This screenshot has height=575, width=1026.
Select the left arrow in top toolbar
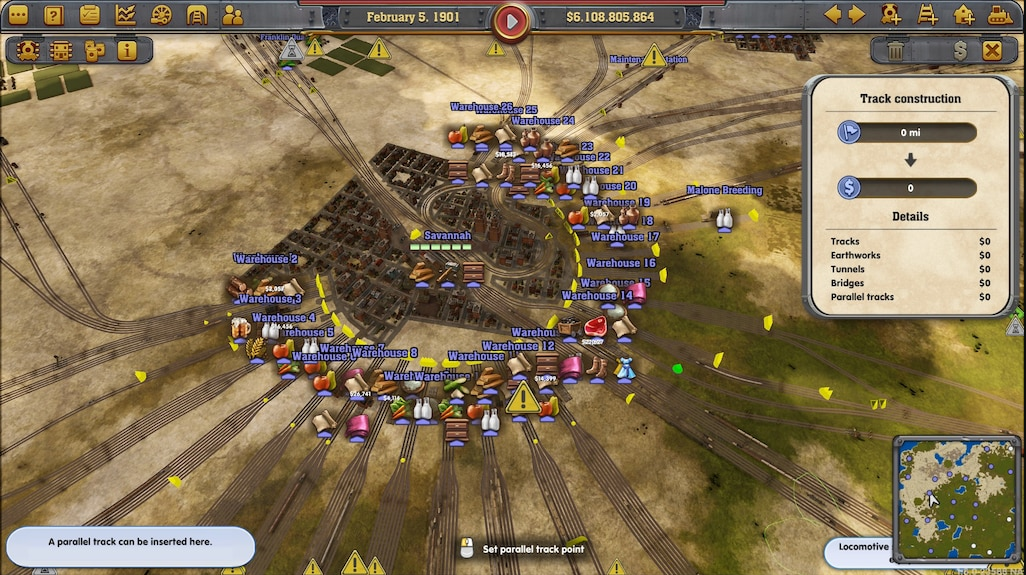click(832, 15)
